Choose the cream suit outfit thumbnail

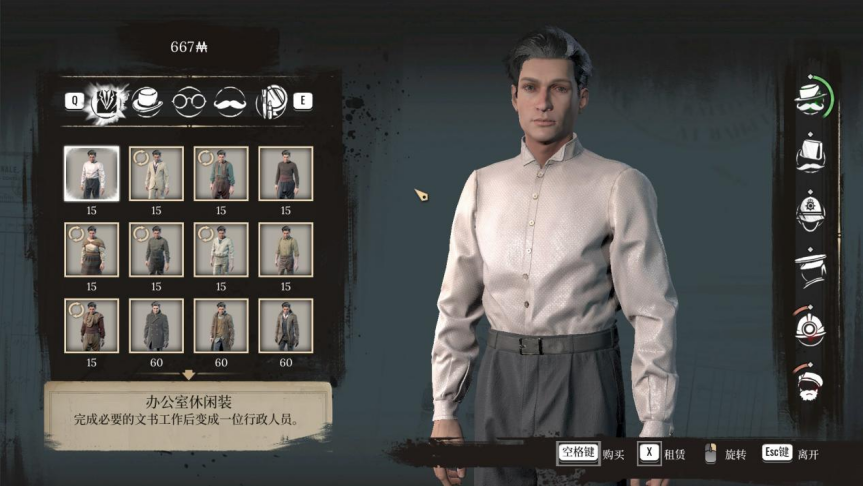point(156,174)
